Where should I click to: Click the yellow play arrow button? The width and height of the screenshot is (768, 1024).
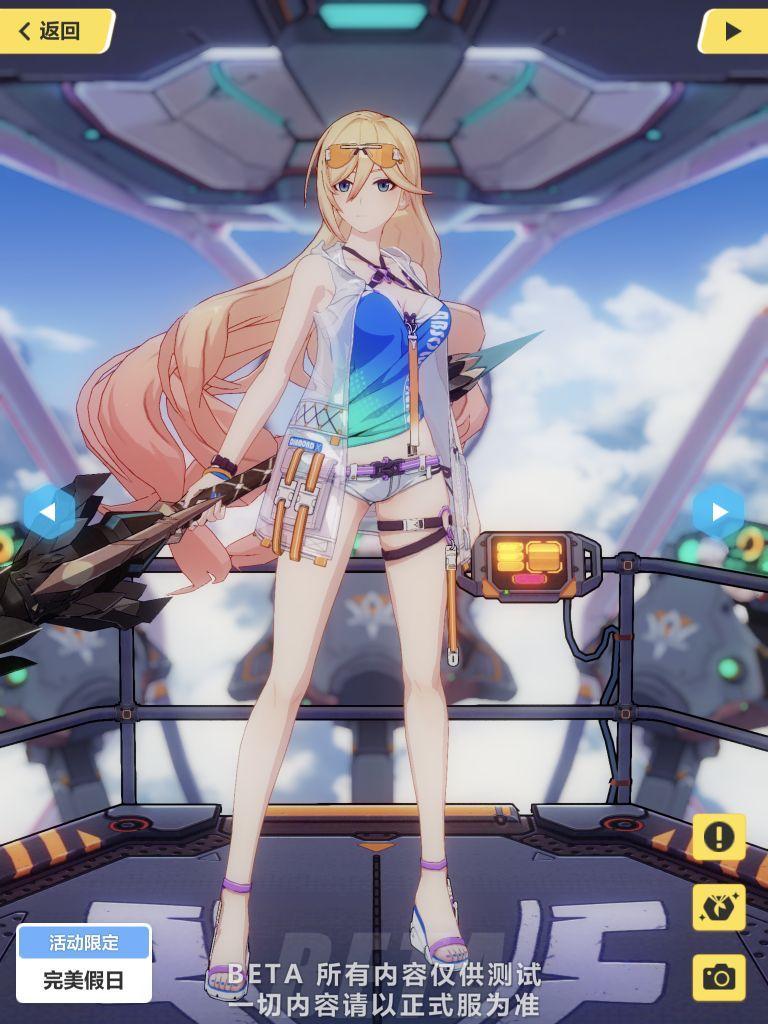tap(731, 31)
